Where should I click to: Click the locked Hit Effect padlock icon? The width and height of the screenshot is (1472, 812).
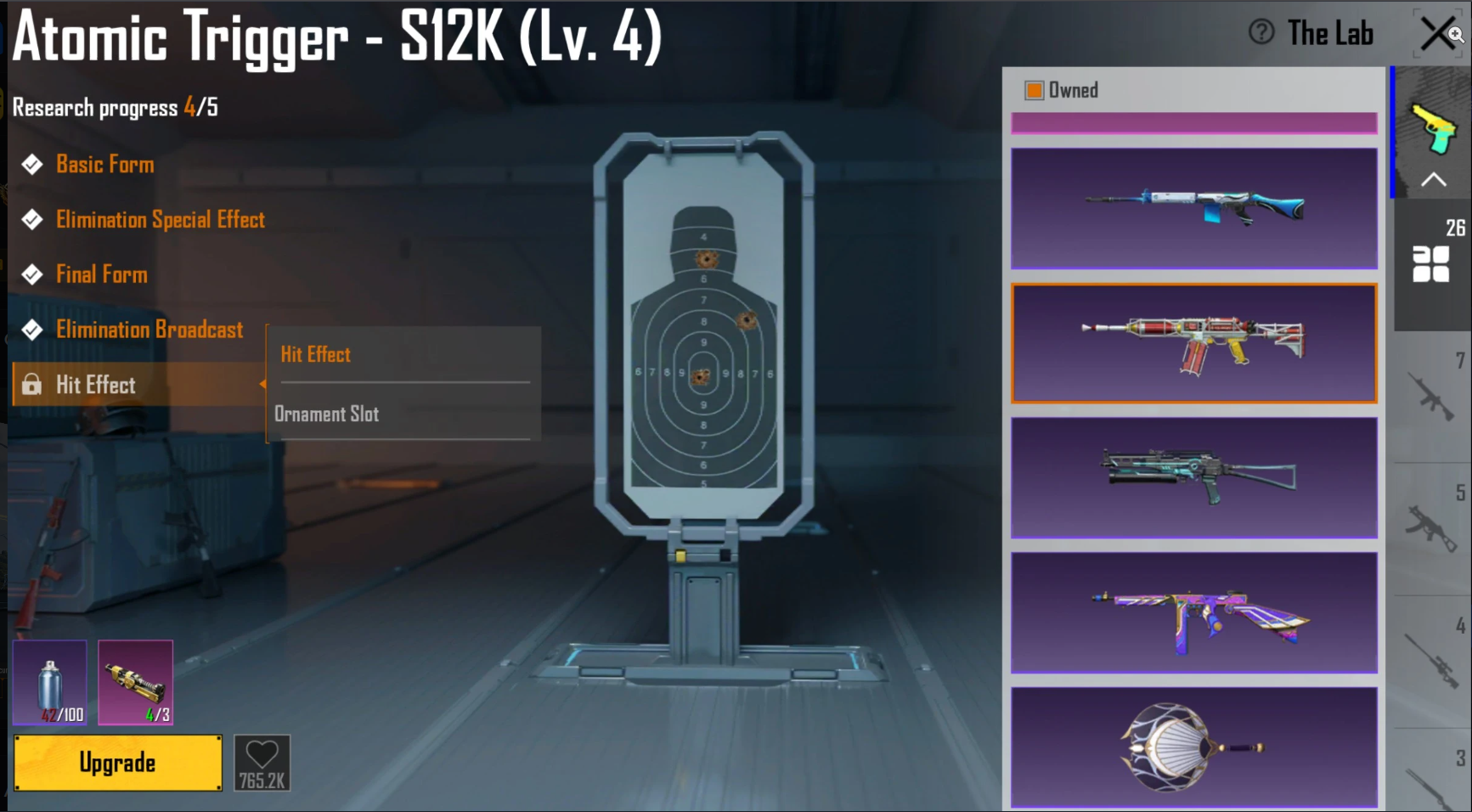(x=32, y=385)
